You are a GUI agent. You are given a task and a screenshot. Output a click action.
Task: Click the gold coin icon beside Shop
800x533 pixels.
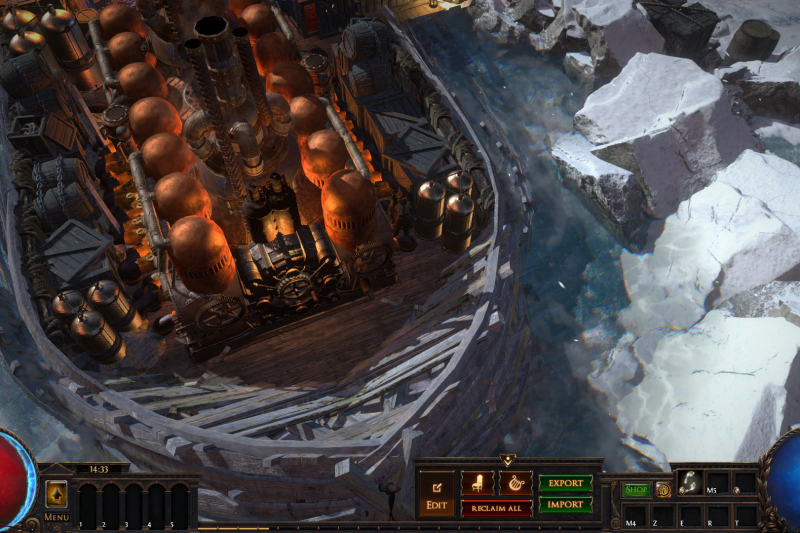tap(662, 490)
